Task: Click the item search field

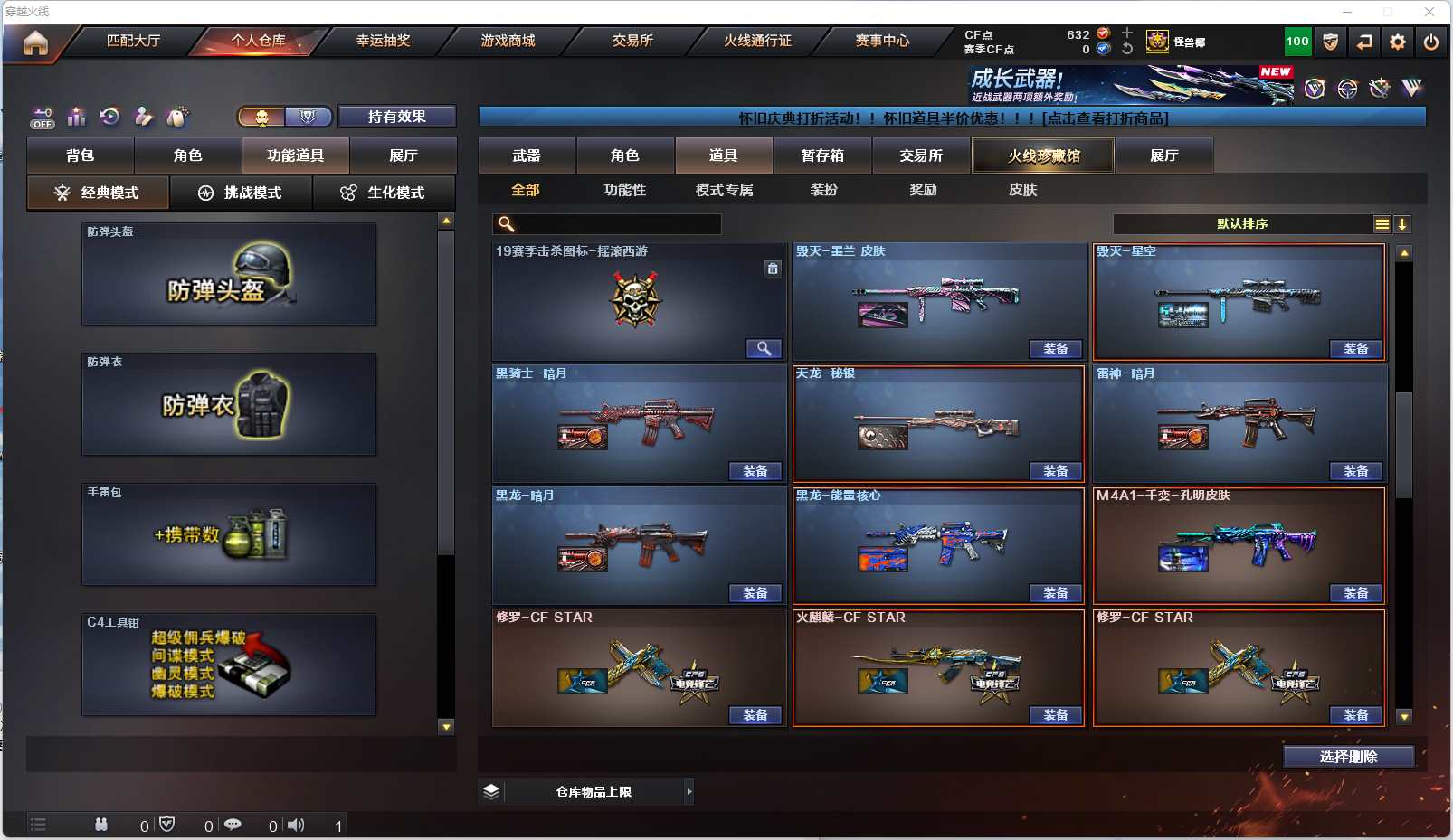Action: tap(617, 224)
